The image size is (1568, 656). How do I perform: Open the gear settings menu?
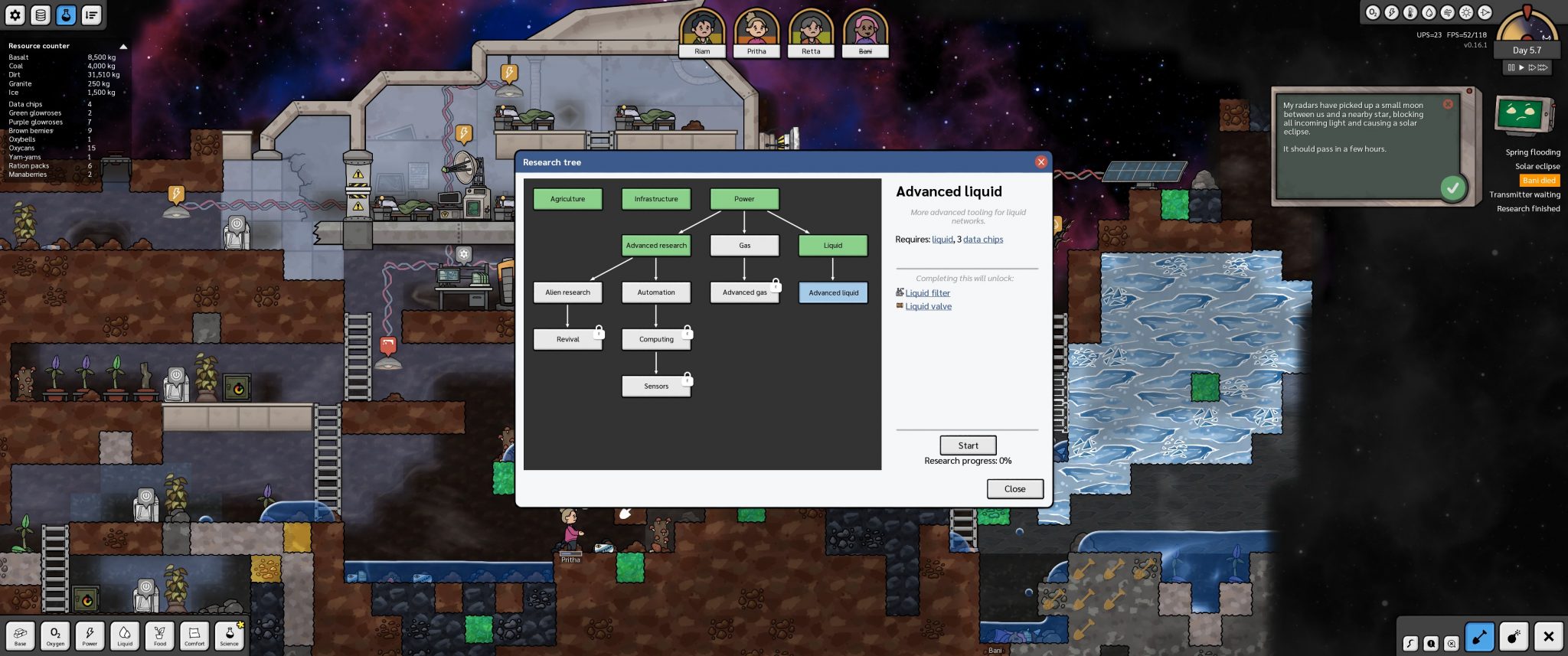15,15
